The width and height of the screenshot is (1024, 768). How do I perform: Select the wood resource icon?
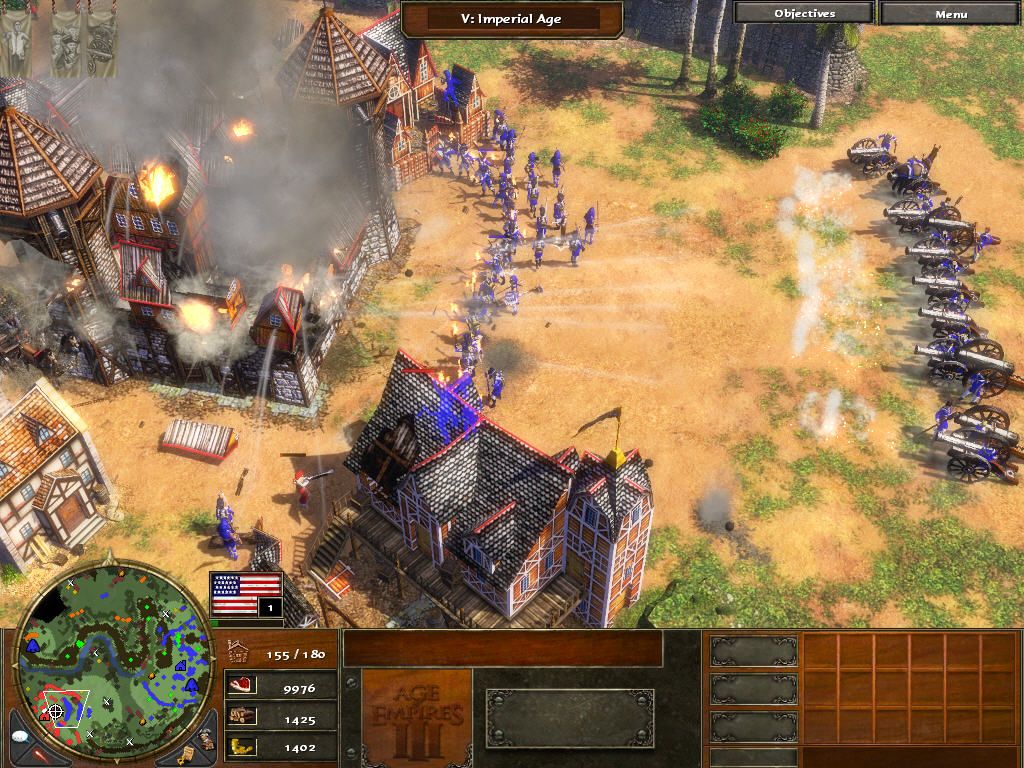tap(242, 716)
